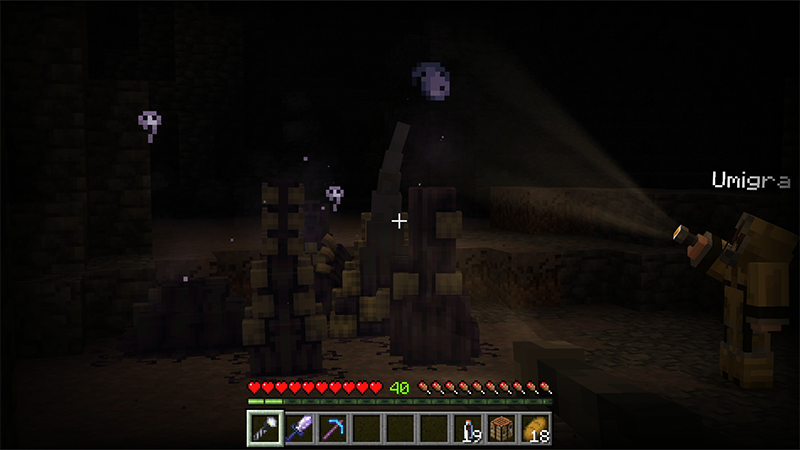Select the flashlight in the hotbar
The width and height of the screenshot is (800, 450).
pos(263,428)
